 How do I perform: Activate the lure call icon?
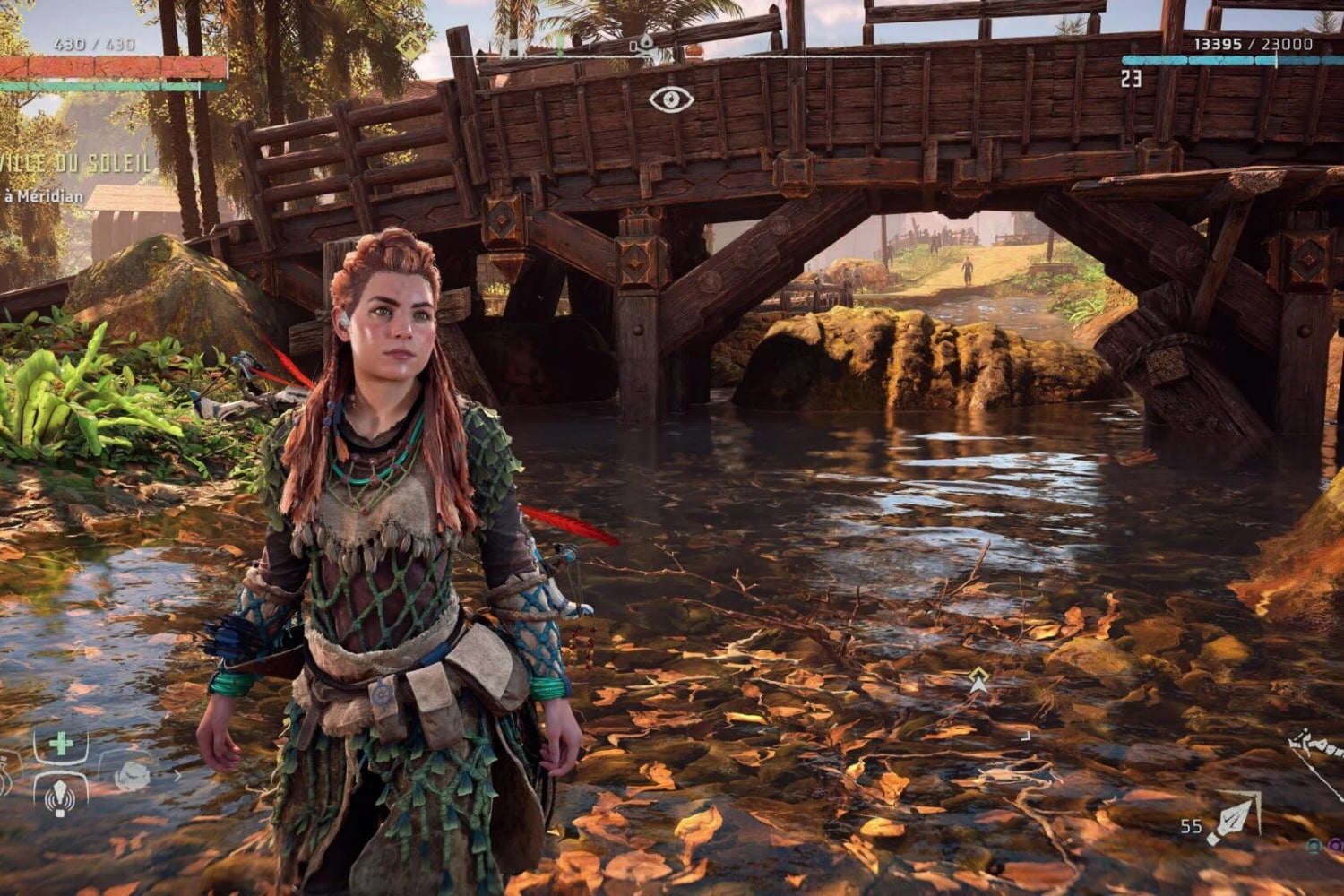[60, 794]
